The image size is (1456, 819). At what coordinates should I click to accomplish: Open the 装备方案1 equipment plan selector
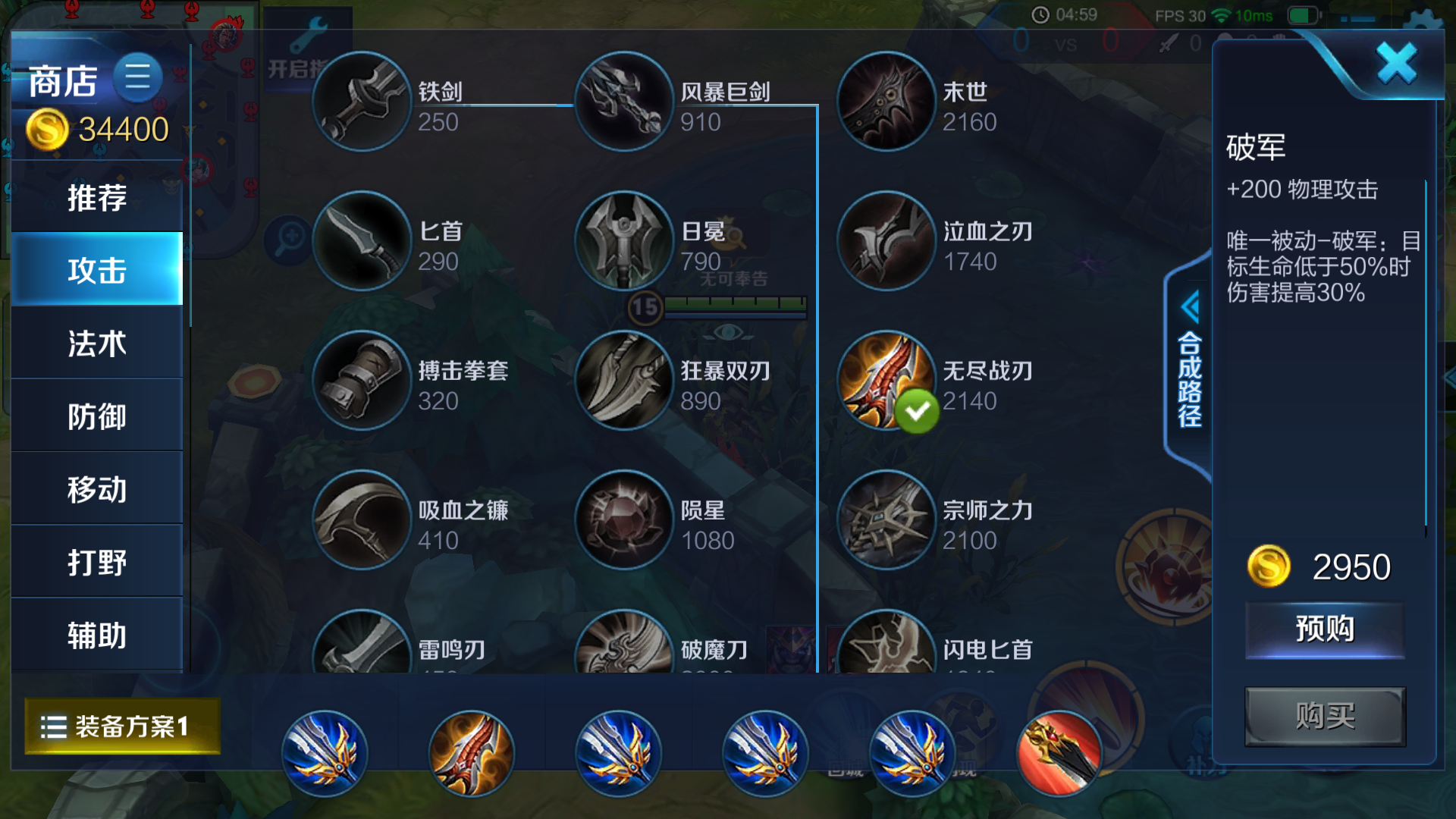tap(121, 726)
